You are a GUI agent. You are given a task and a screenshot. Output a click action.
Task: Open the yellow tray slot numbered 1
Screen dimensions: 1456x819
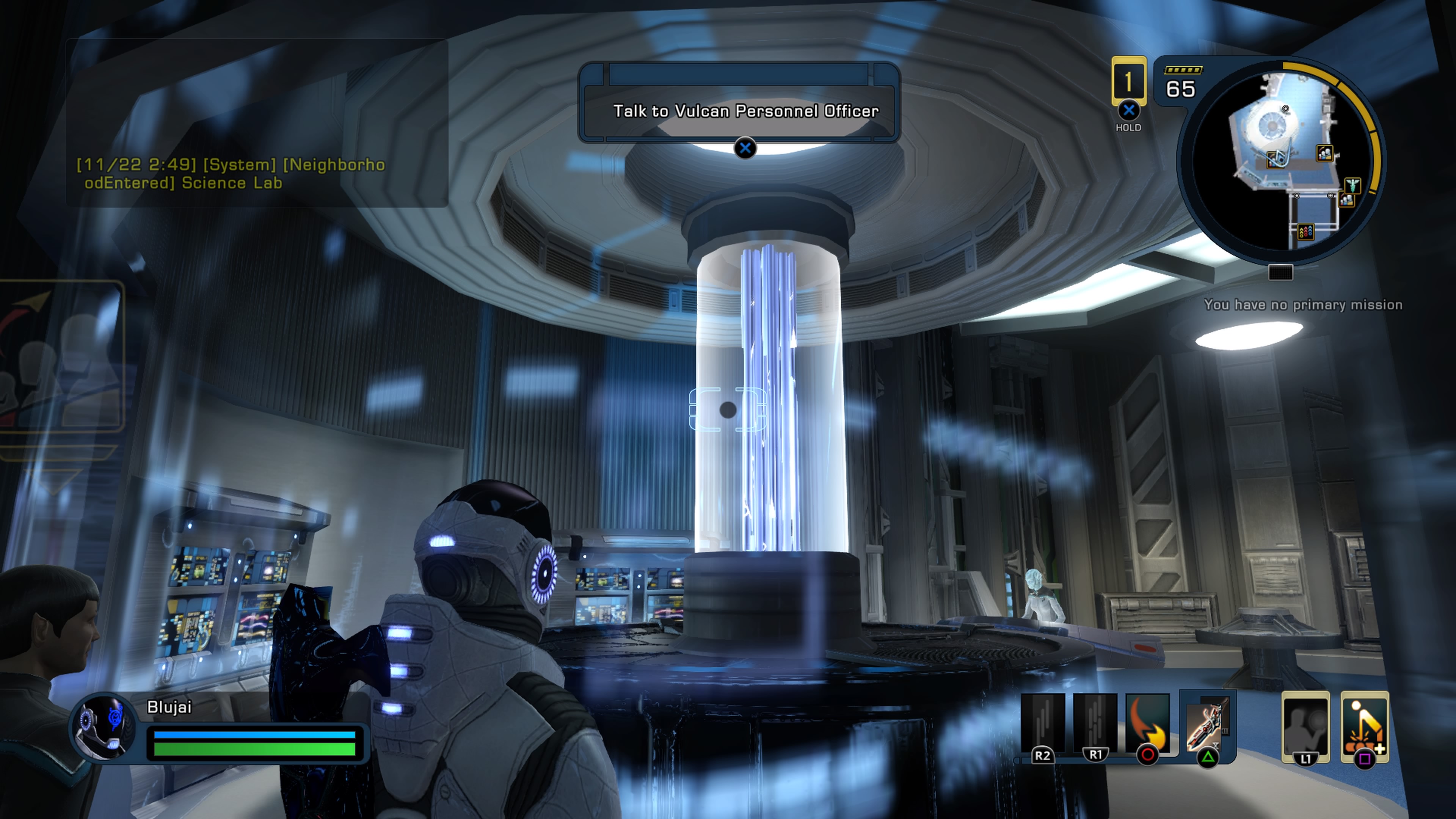(x=1128, y=82)
